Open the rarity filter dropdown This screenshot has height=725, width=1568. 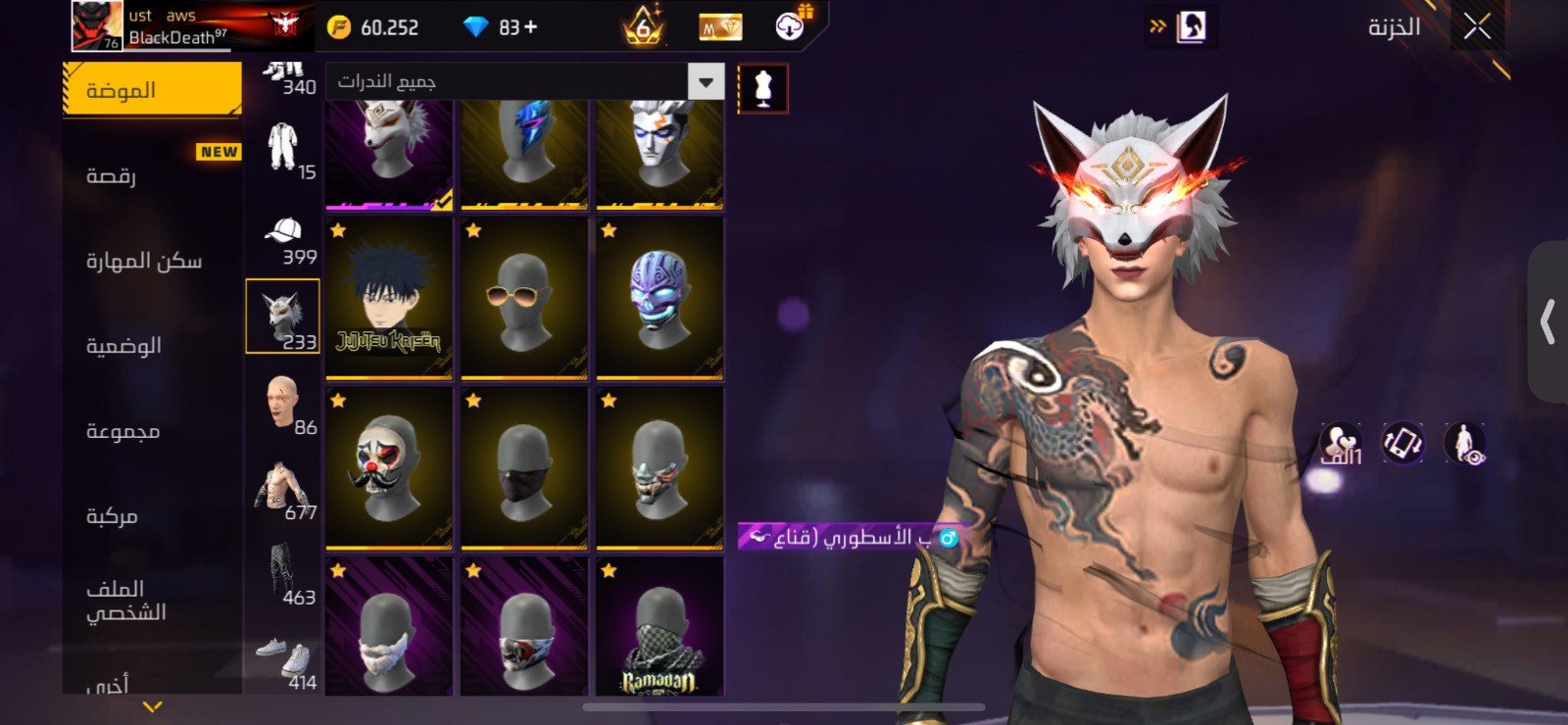[706, 81]
